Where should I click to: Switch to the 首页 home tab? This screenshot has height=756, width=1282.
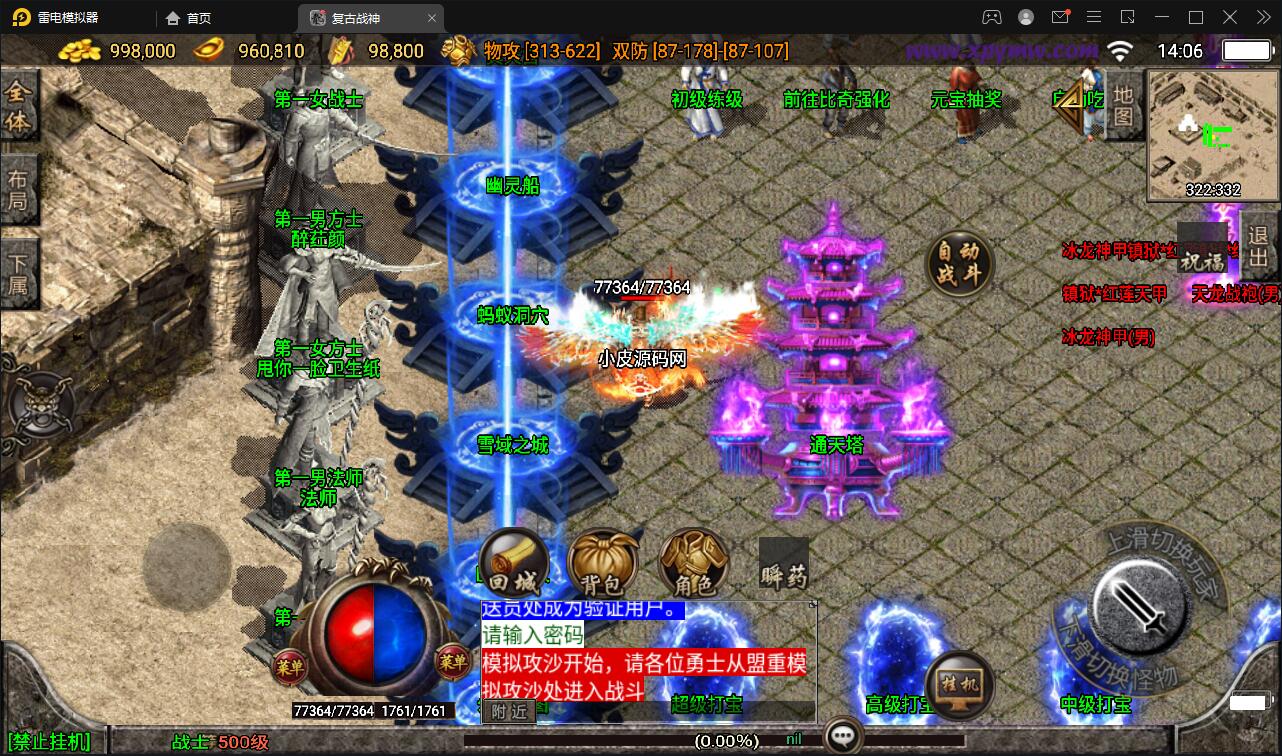coord(195,17)
